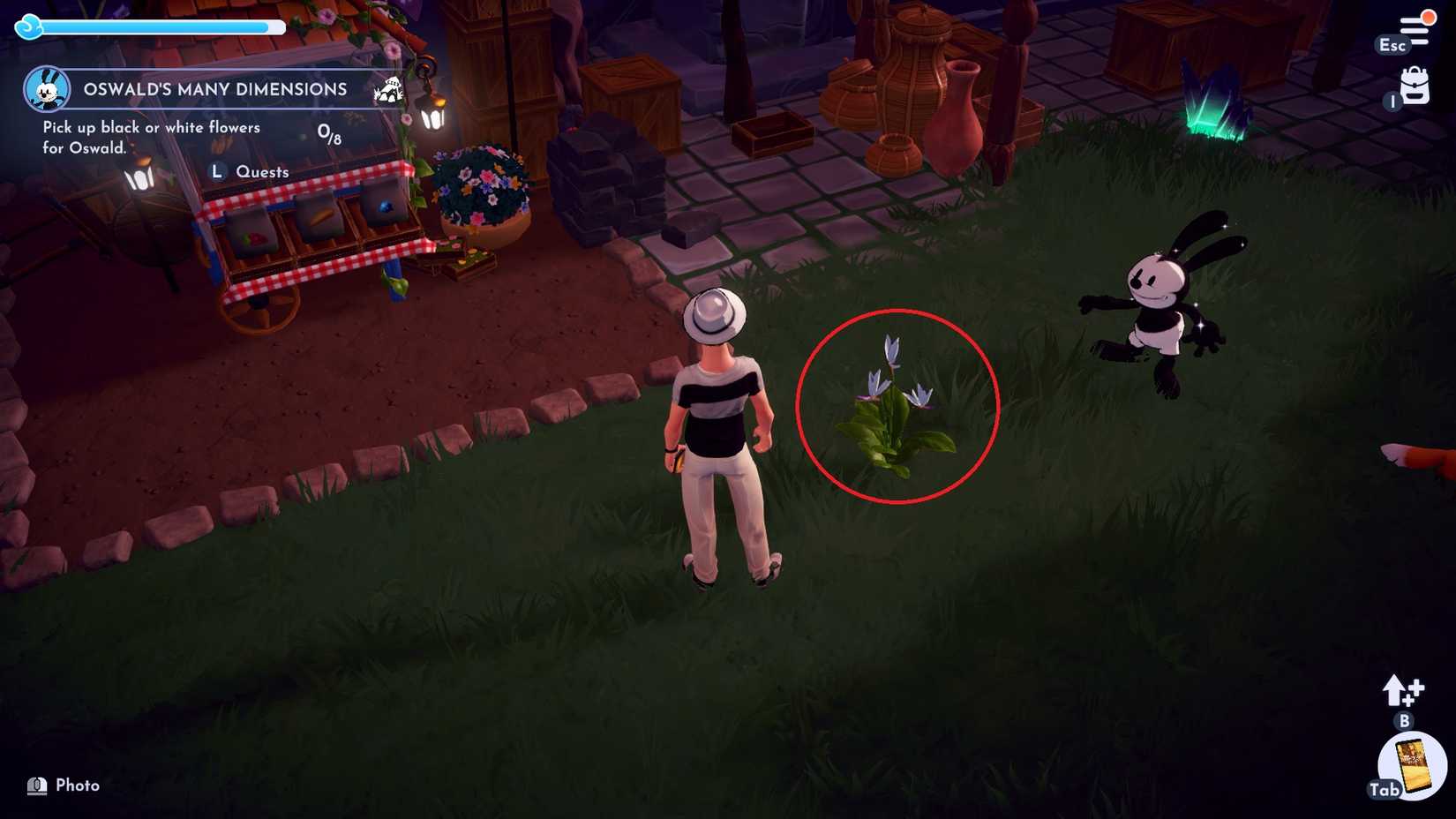This screenshot has height=819, width=1456.
Task: Click the B key badge below the arrow icon
Action: tap(1403, 722)
